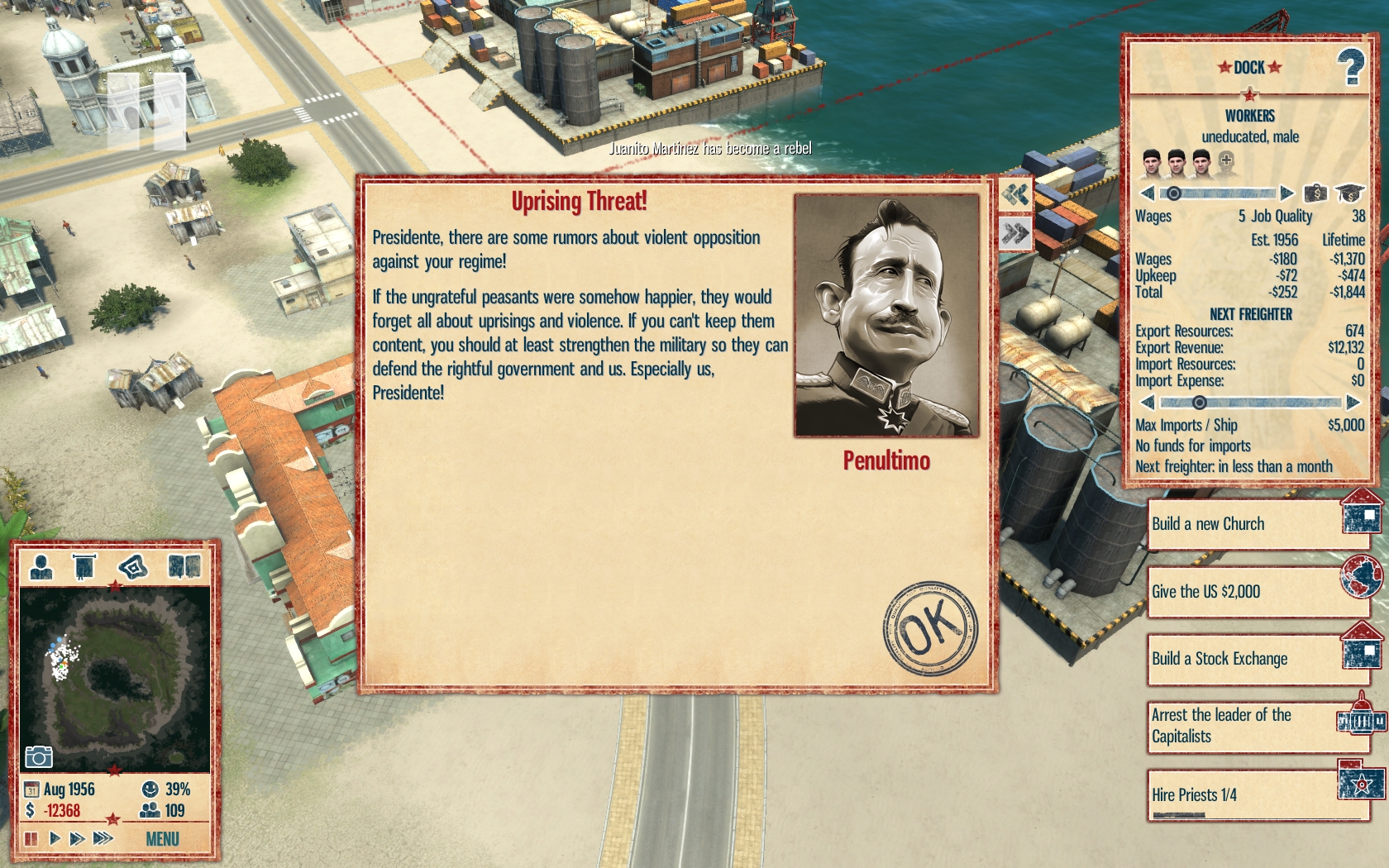The width and height of the screenshot is (1389, 868).
Task: Add a worker in the empty slot
Action: click(1226, 161)
